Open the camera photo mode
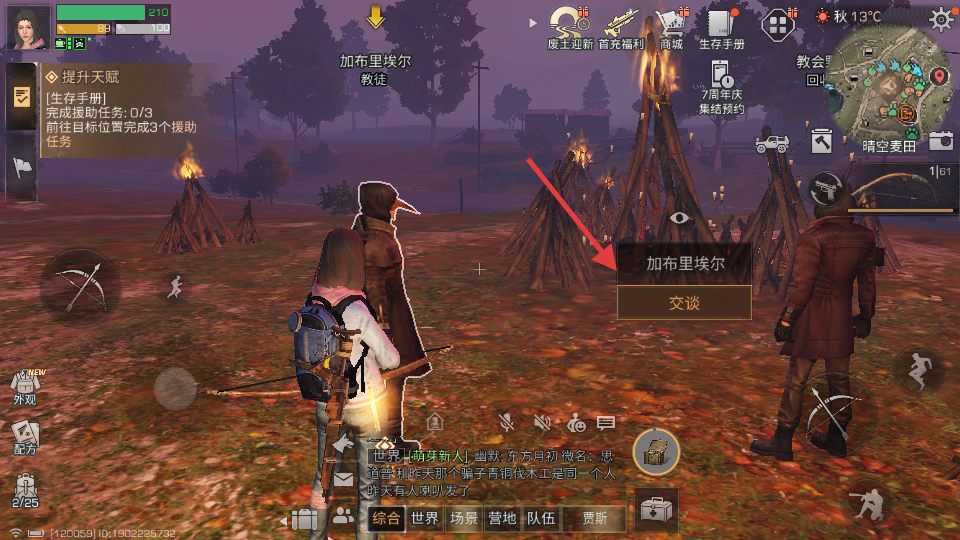 [x=940, y=142]
